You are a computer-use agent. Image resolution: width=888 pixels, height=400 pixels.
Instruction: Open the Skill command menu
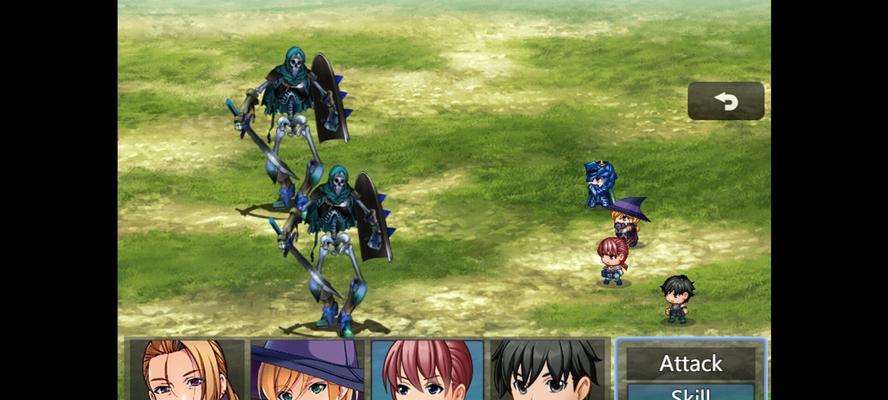690,393
